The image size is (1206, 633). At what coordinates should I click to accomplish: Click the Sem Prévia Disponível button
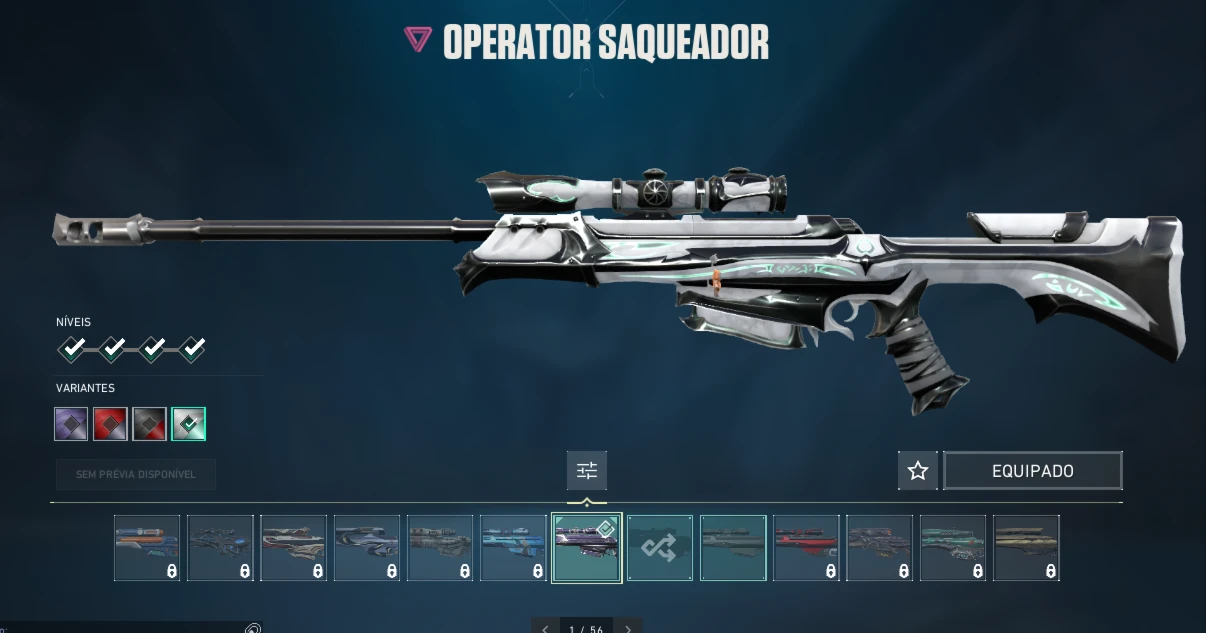[136, 474]
